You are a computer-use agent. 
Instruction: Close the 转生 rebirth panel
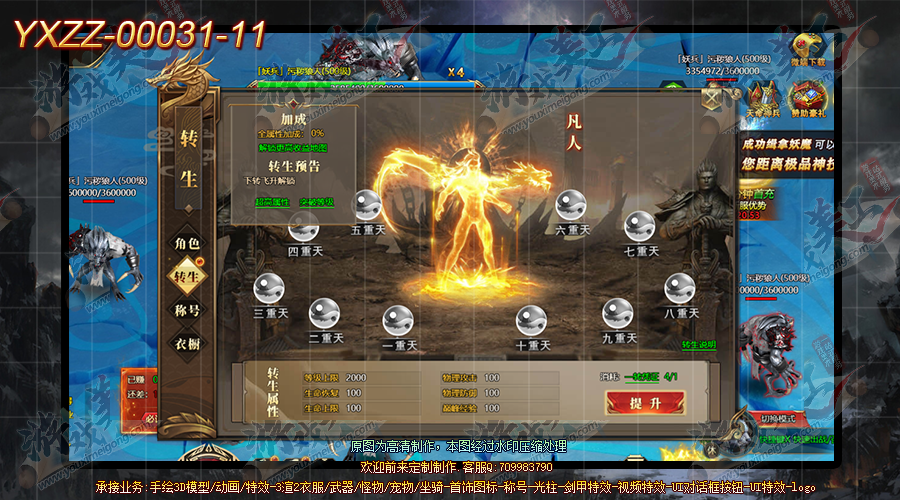coord(712,97)
